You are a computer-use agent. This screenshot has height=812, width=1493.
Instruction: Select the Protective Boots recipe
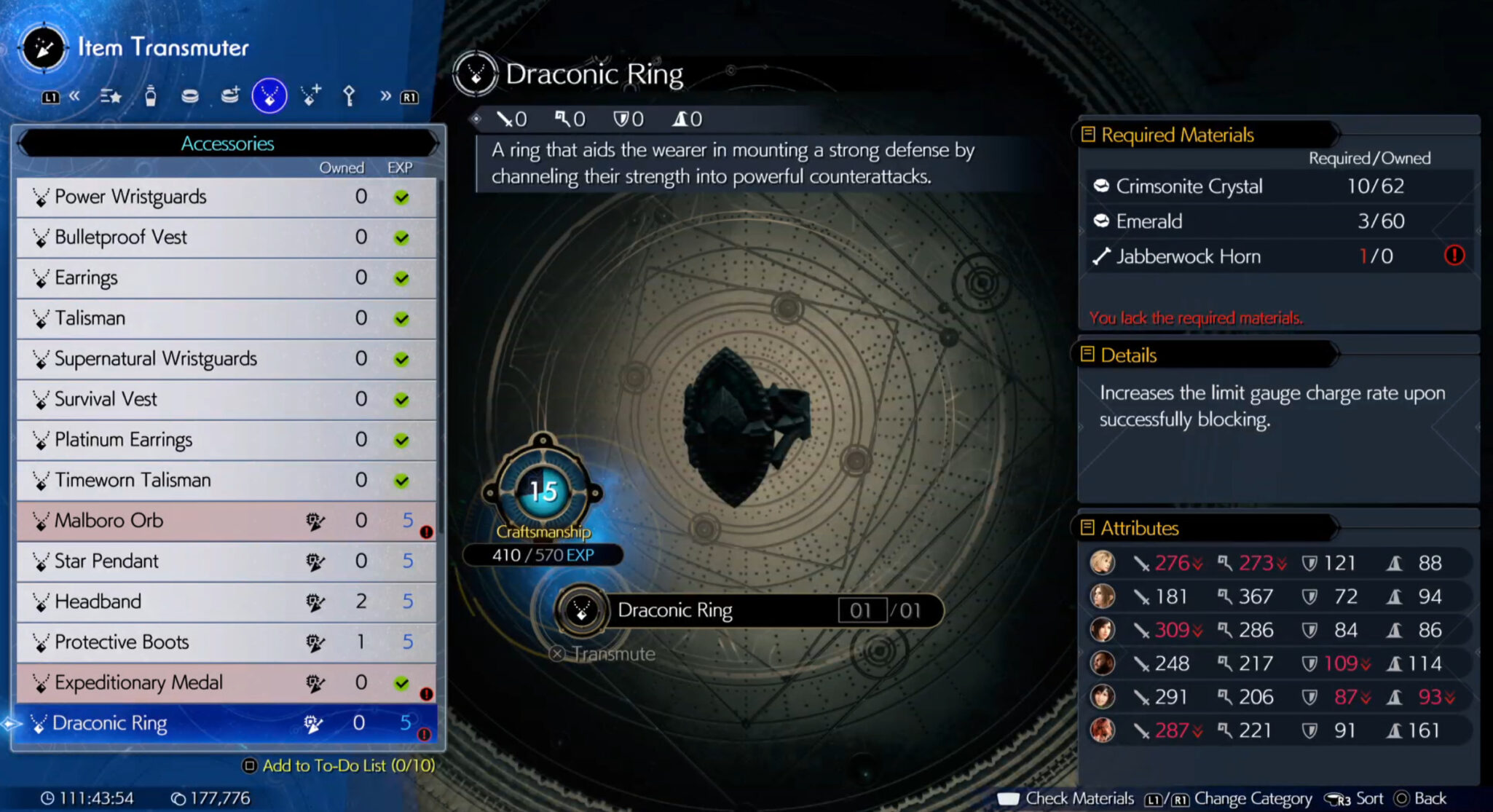point(226,642)
